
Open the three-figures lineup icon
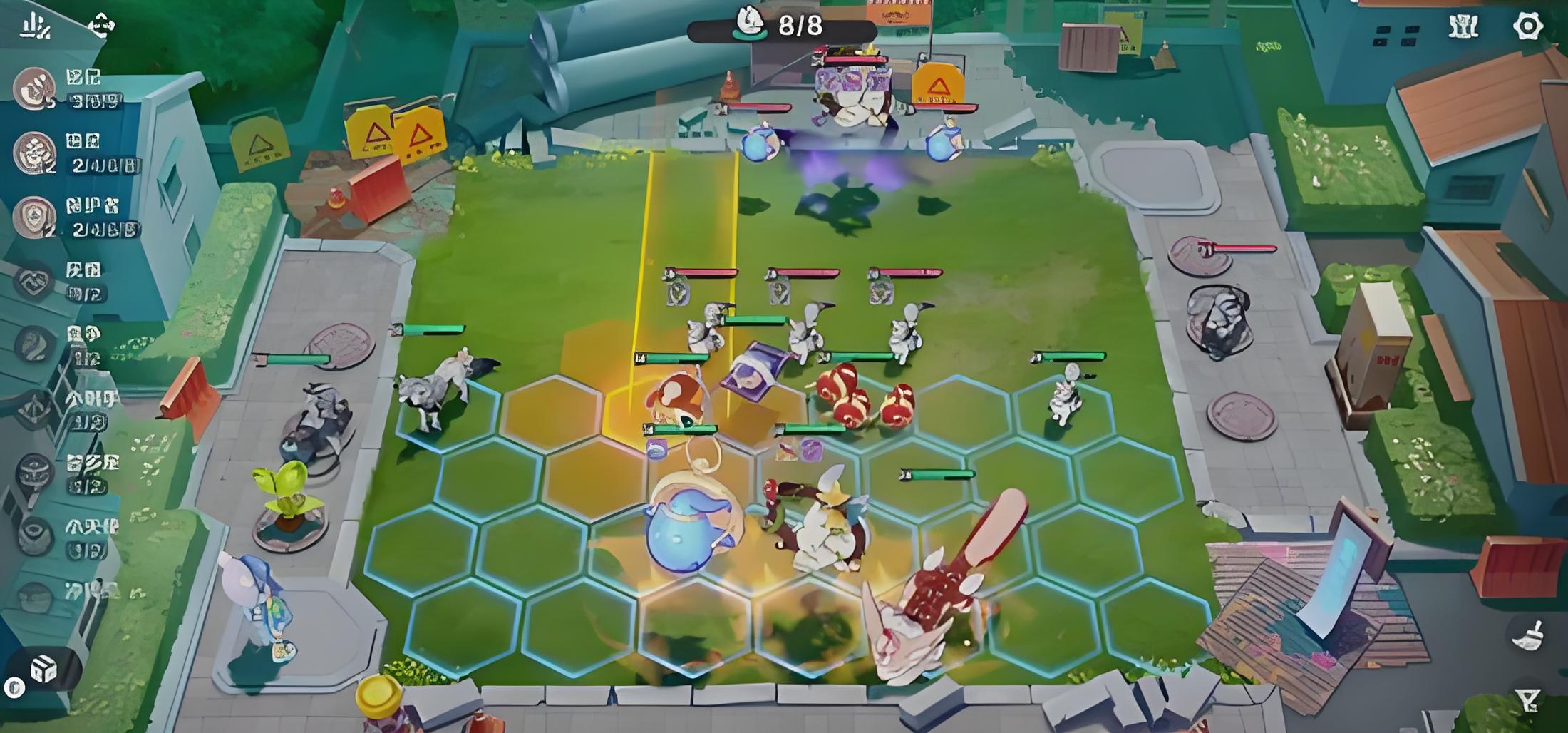1463,26
